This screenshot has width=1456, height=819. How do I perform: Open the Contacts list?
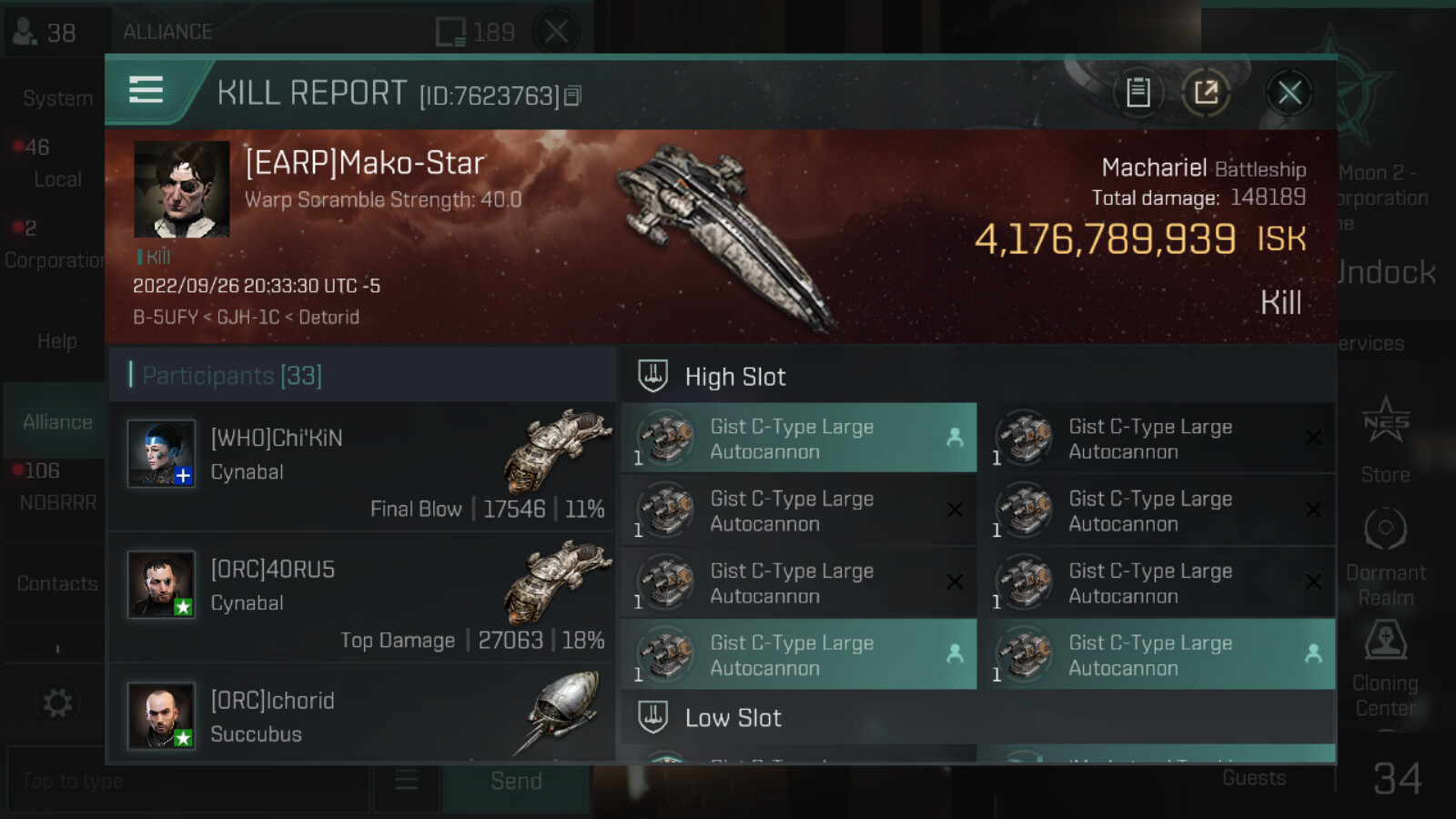[x=56, y=583]
